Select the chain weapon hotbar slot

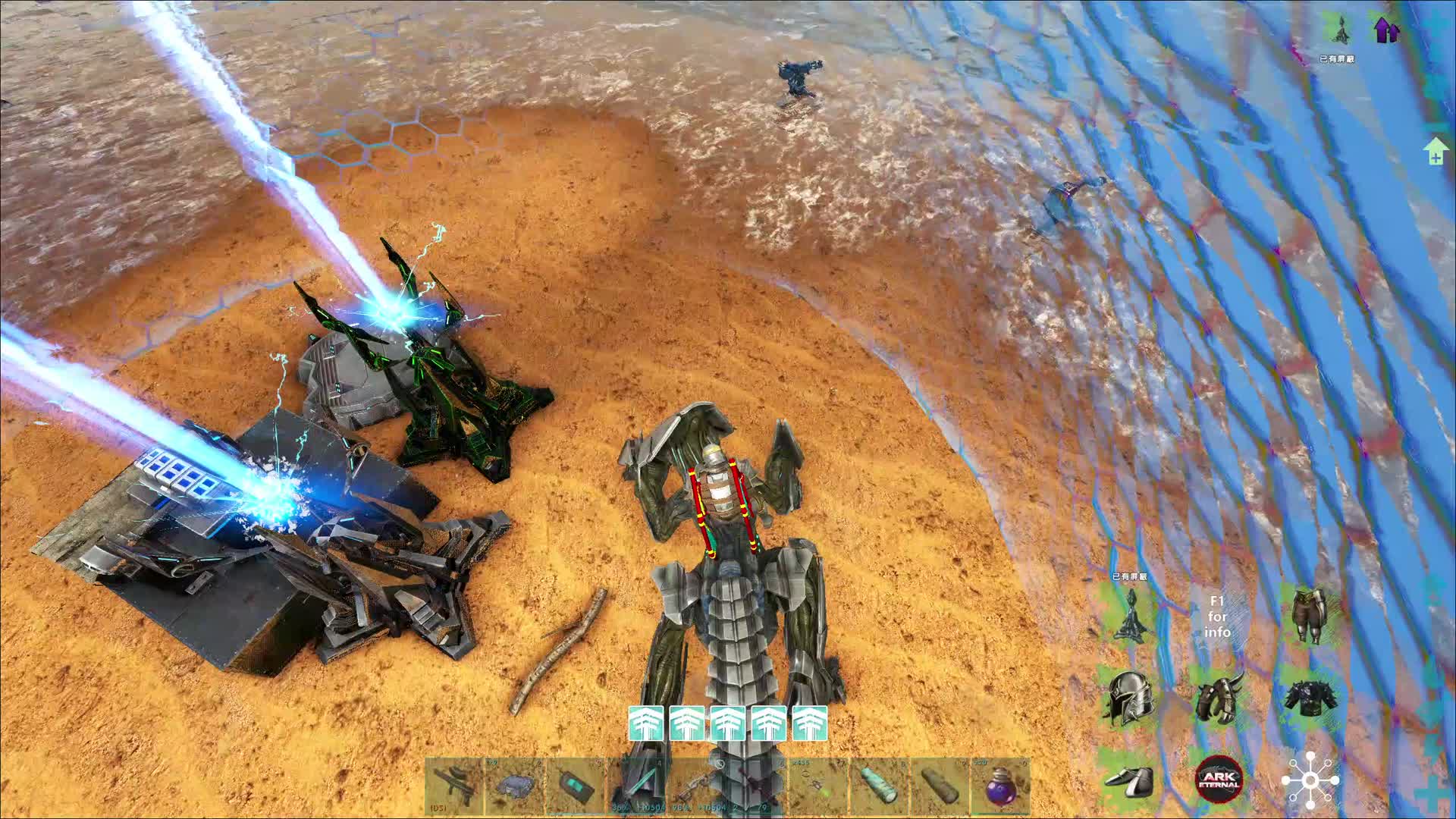tap(698, 786)
